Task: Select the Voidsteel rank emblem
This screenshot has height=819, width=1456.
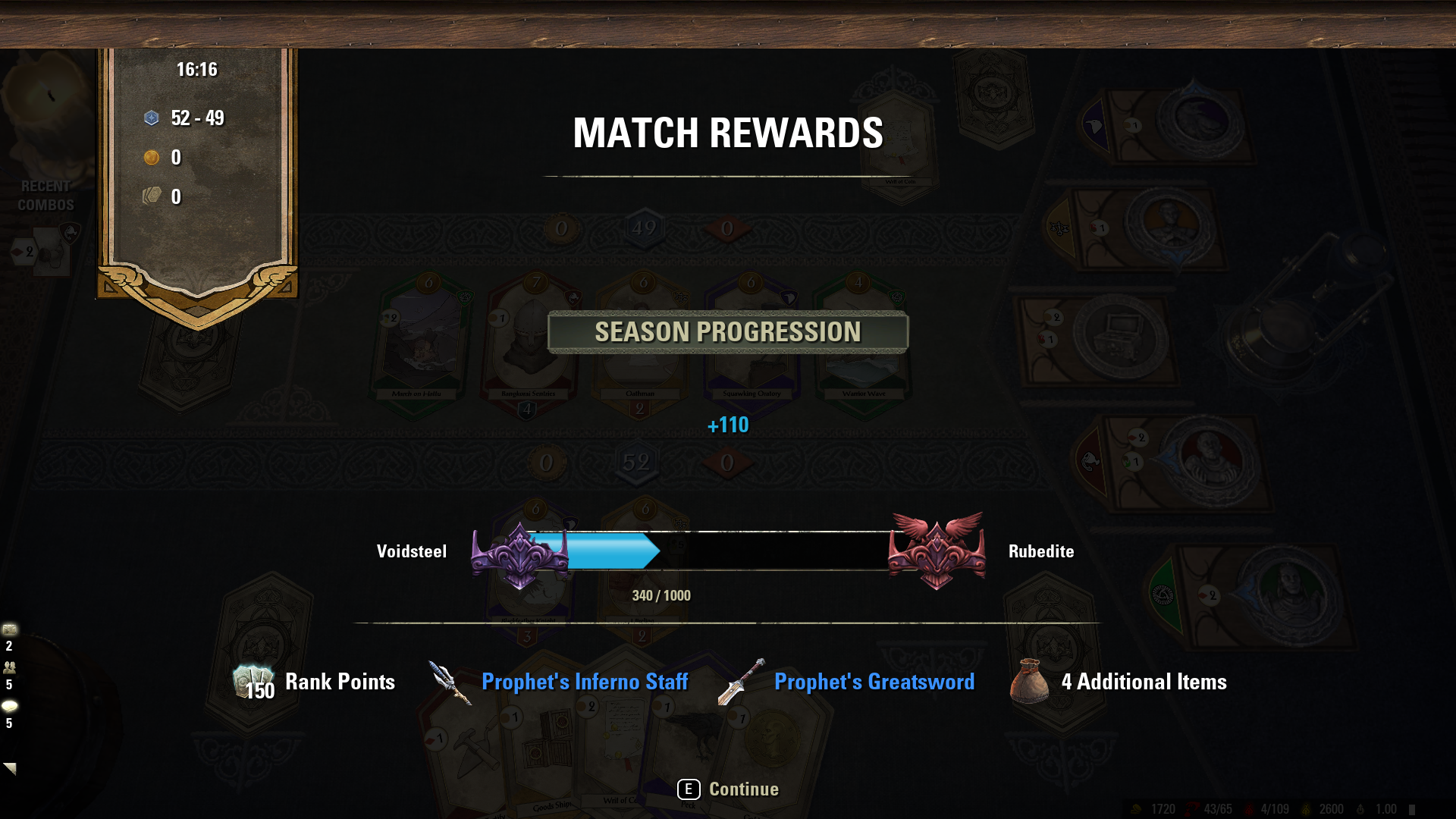Action: (x=521, y=554)
